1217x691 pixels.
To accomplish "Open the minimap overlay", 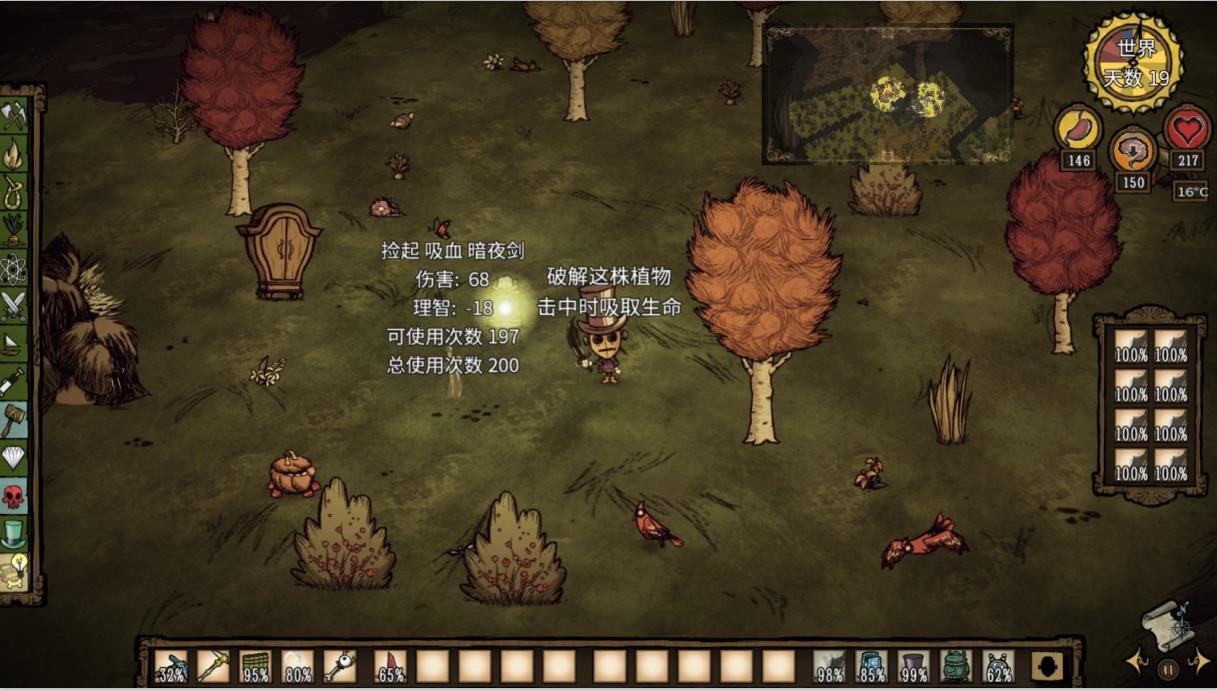I will click(887, 94).
